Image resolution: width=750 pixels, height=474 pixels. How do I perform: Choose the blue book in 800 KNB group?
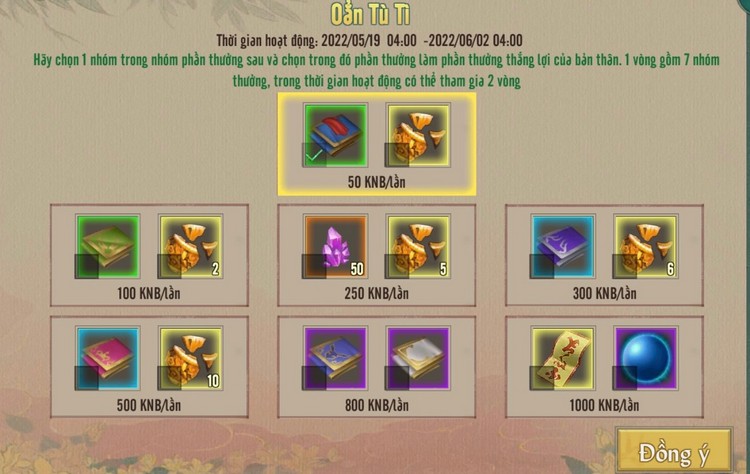tap(336, 357)
